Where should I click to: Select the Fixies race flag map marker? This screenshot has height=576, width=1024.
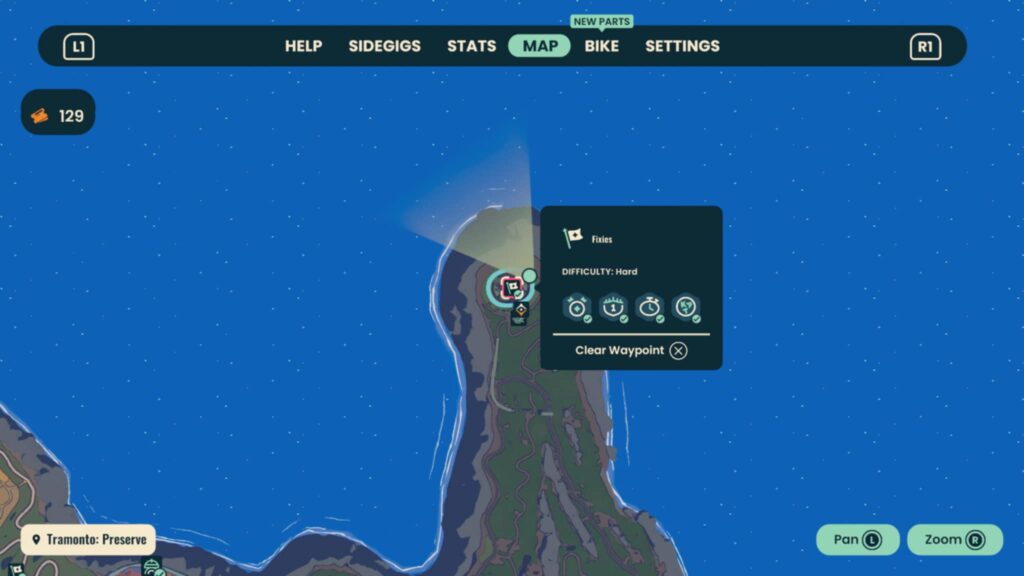coord(511,288)
